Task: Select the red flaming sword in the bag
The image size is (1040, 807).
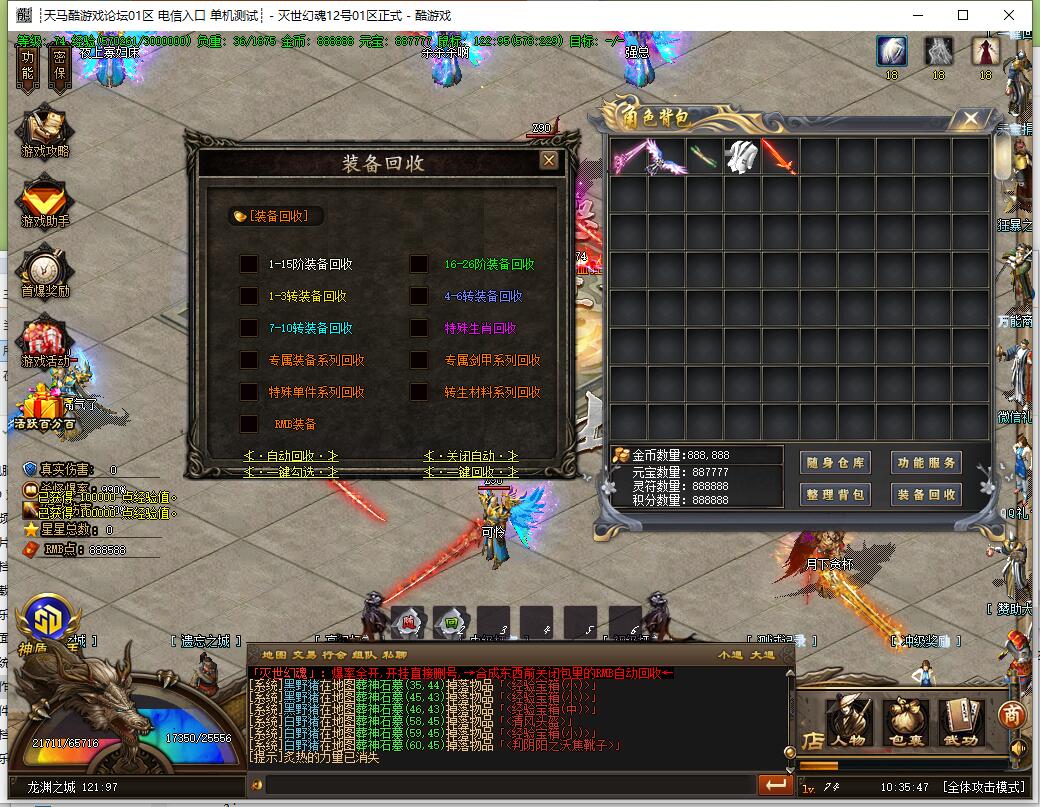Action: (x=780, y=156)
